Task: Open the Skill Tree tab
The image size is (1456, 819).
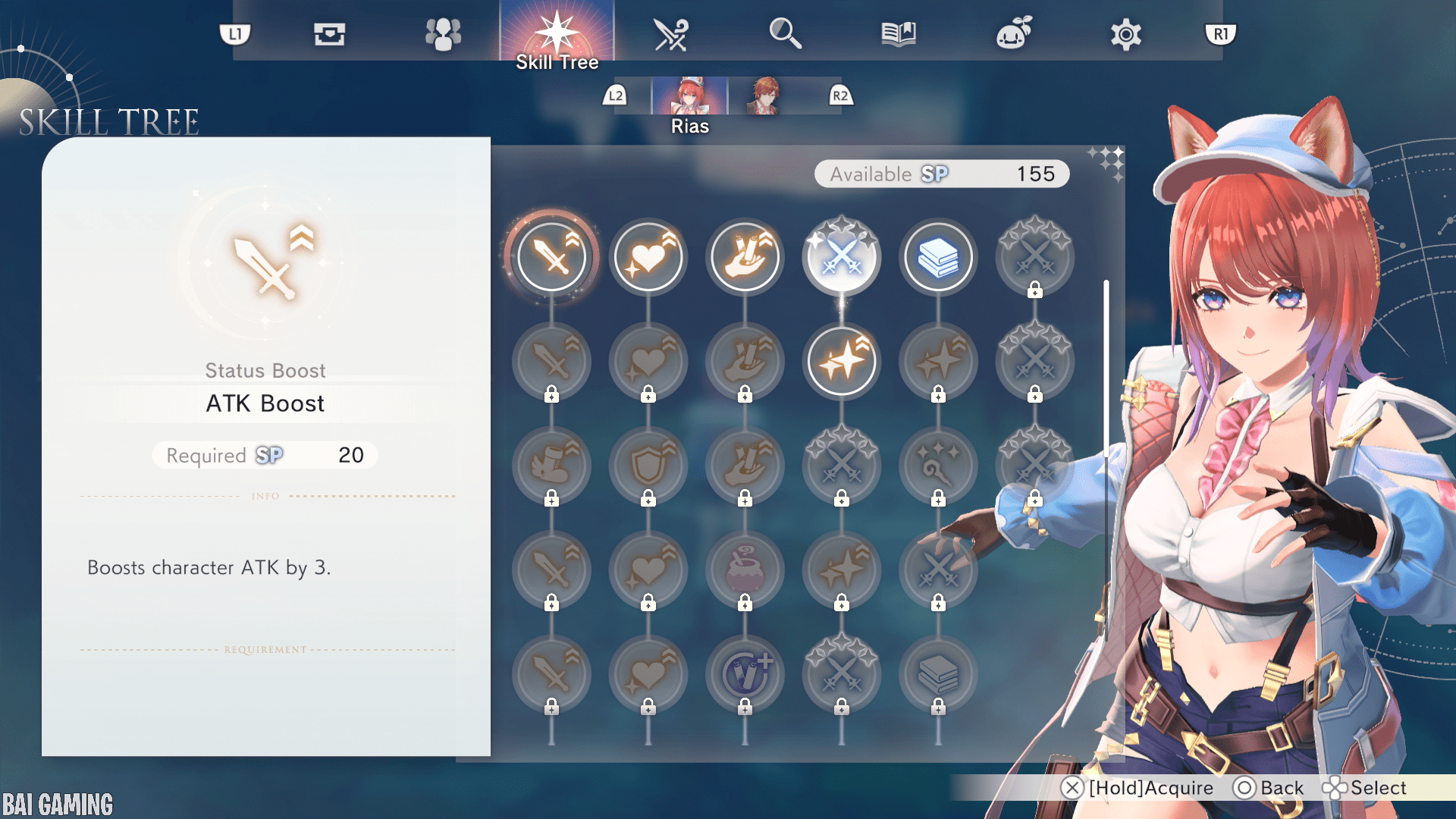Action: click(x=557, y=34)
